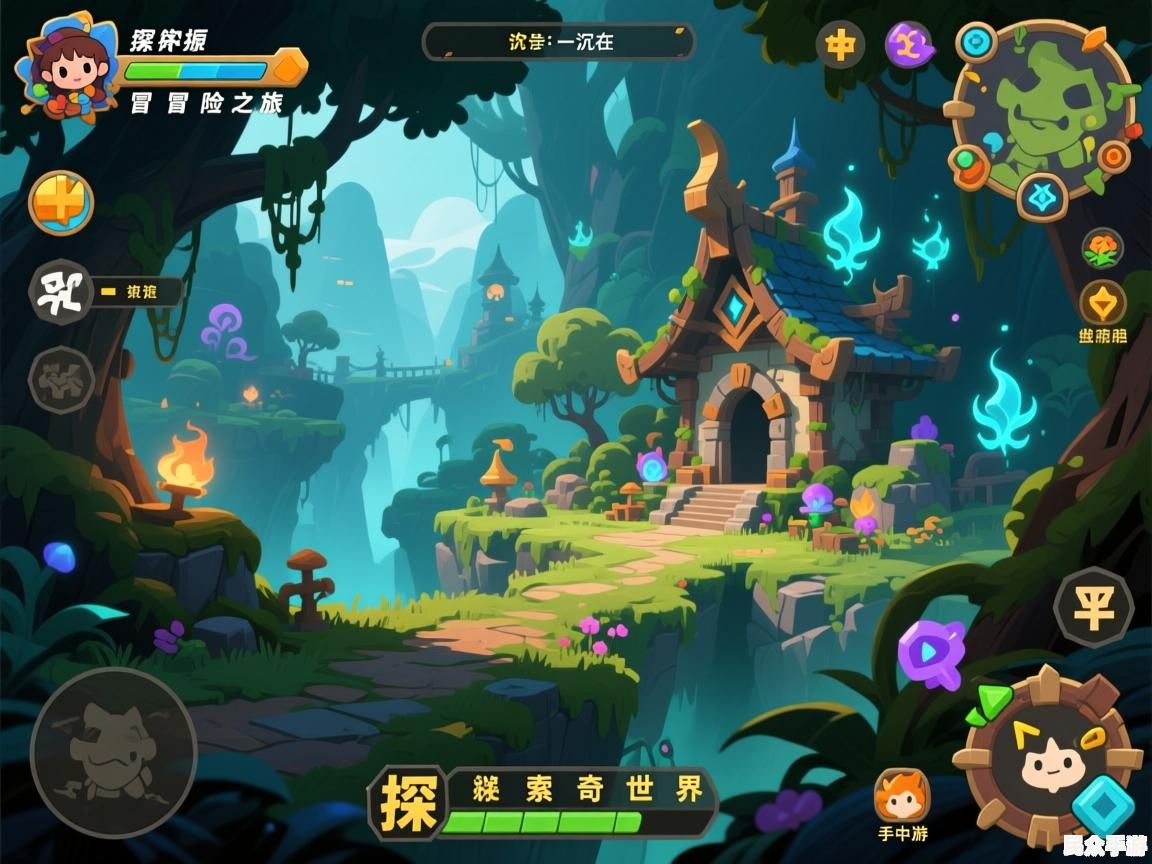
Task: Select the dark hexagon button with white glyph
Action: (x=61, y=292)
